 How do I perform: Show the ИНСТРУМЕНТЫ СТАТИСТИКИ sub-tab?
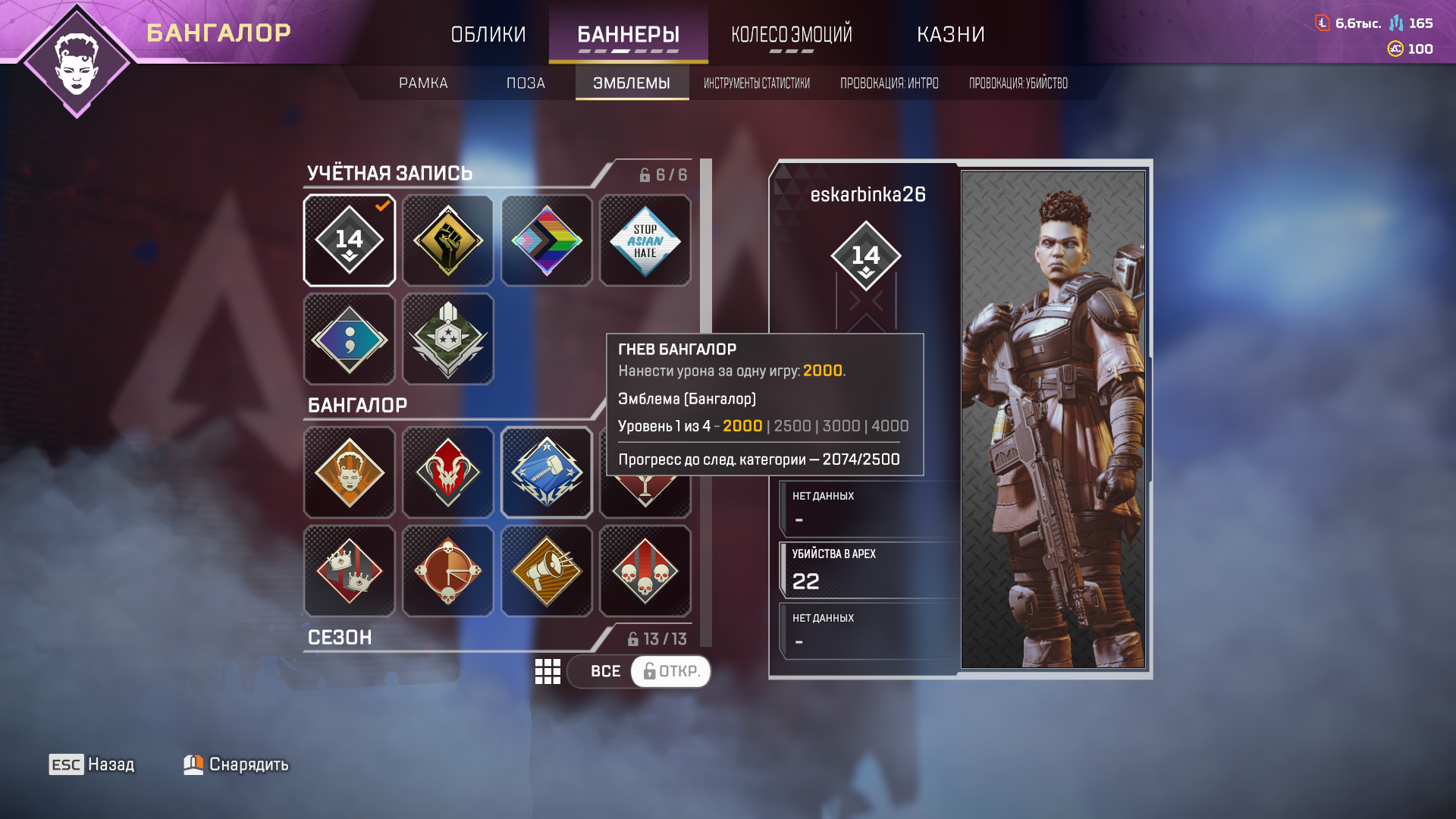click(x=756, y=83)
